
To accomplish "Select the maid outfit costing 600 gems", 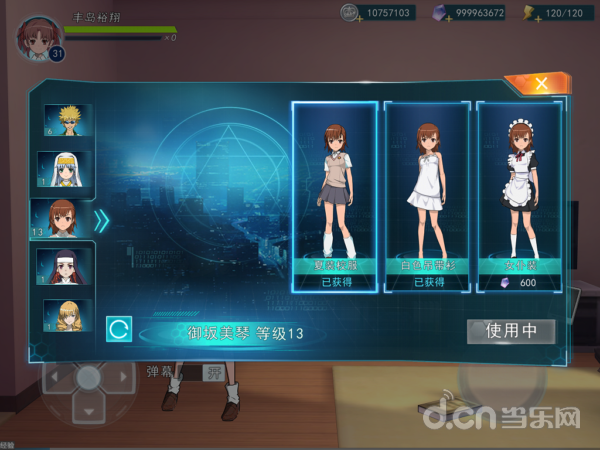I will [519, 195].
